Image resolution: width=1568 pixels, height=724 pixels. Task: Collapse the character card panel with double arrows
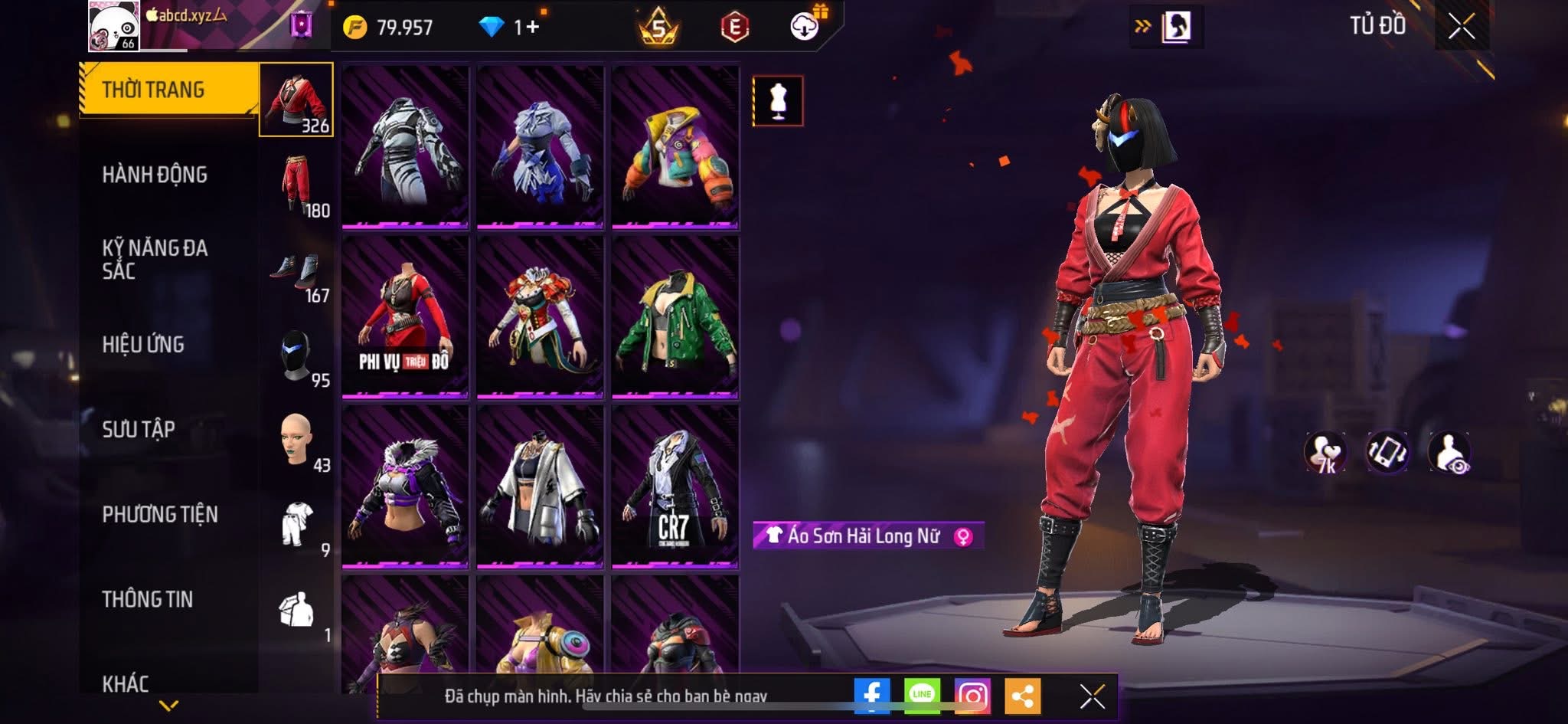point(1141,25)
